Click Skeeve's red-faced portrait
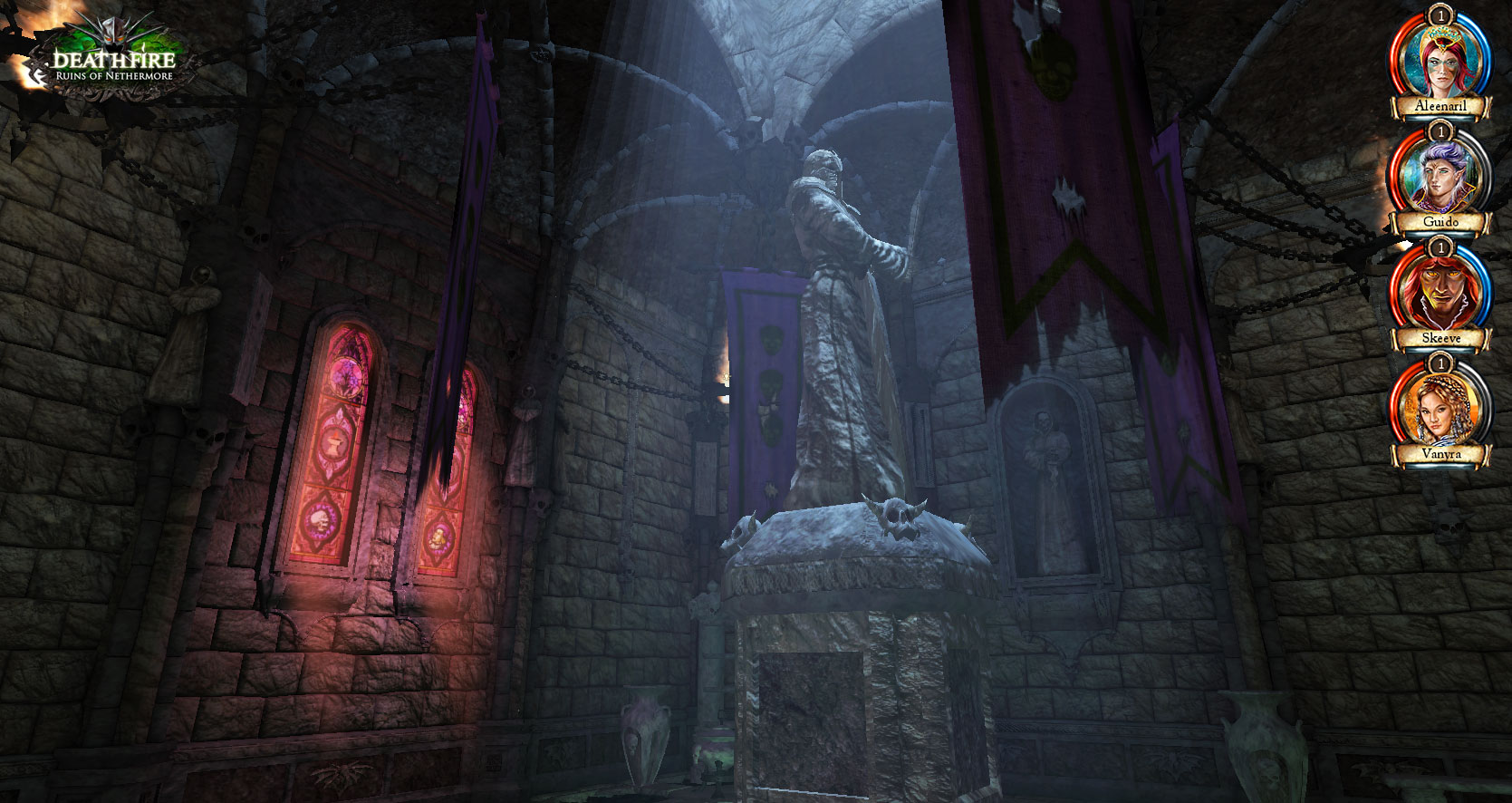 pyautogui.click(x=1440, y=294)
